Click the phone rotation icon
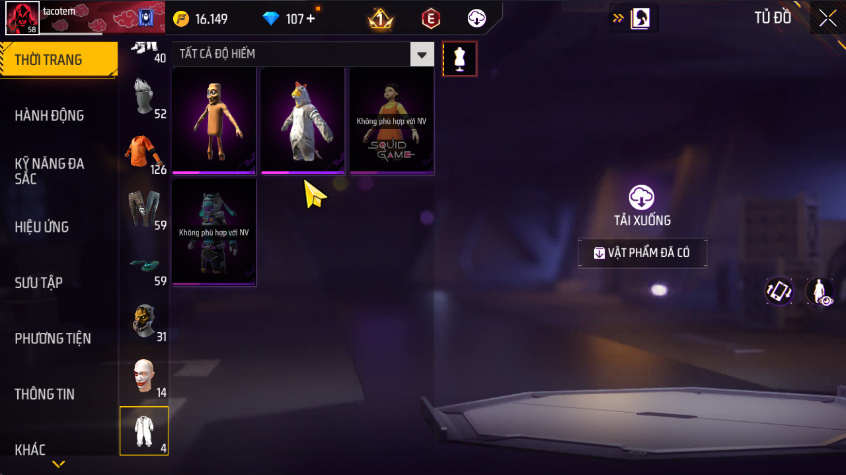 [x=779, y=291]
